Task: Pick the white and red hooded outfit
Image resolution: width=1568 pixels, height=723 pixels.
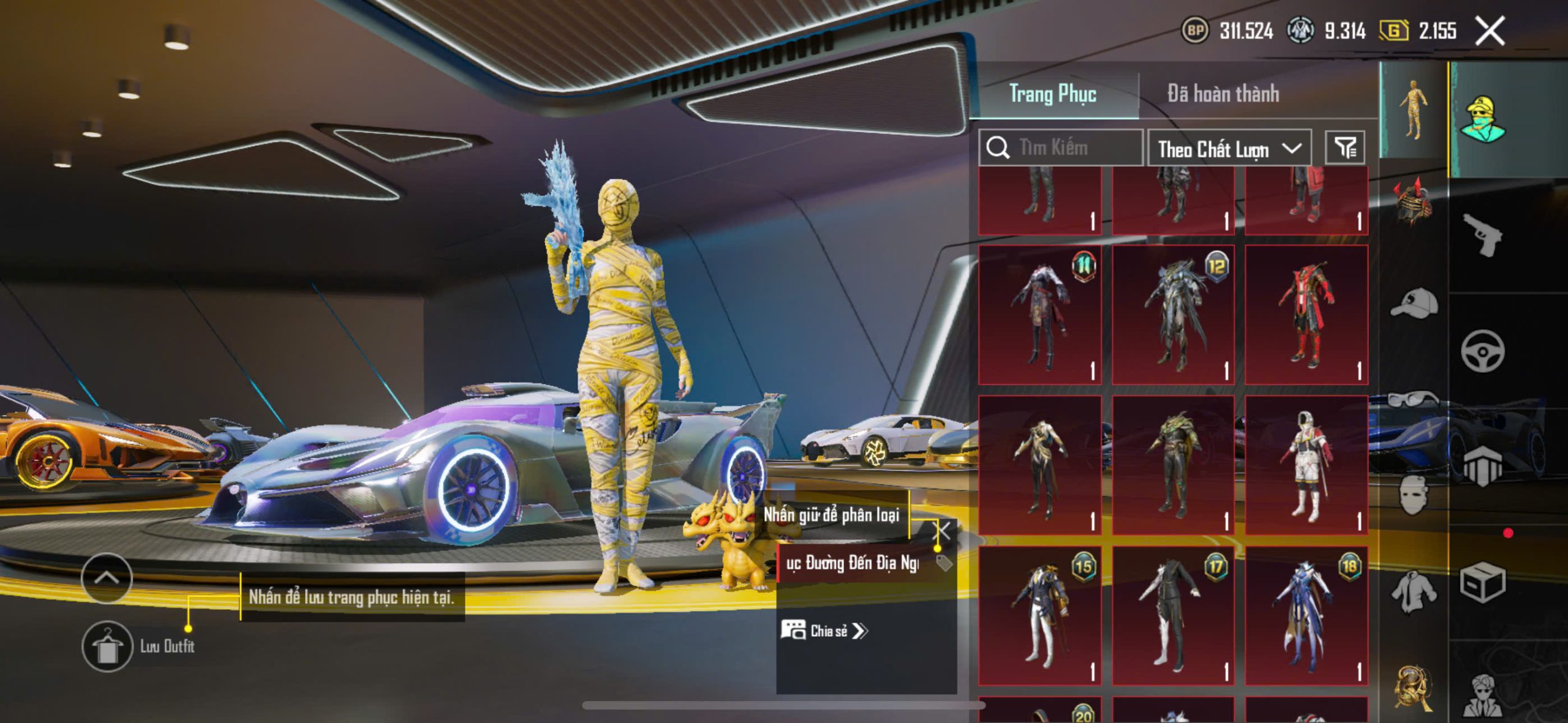Action: (x=1306, y=465)
